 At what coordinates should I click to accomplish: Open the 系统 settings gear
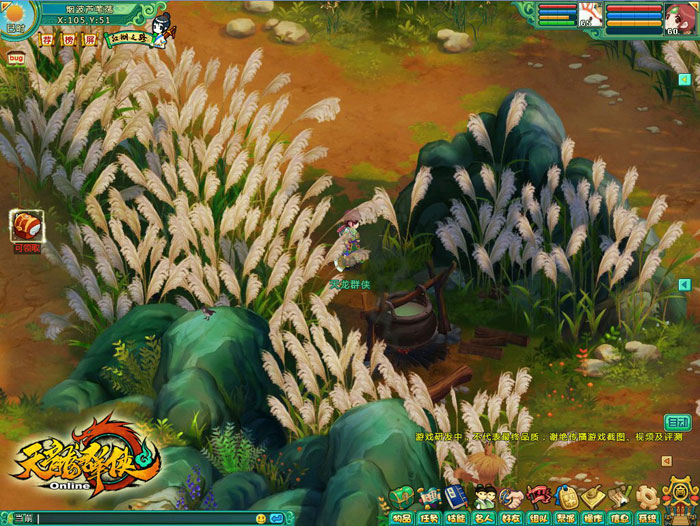click(647, 499)
